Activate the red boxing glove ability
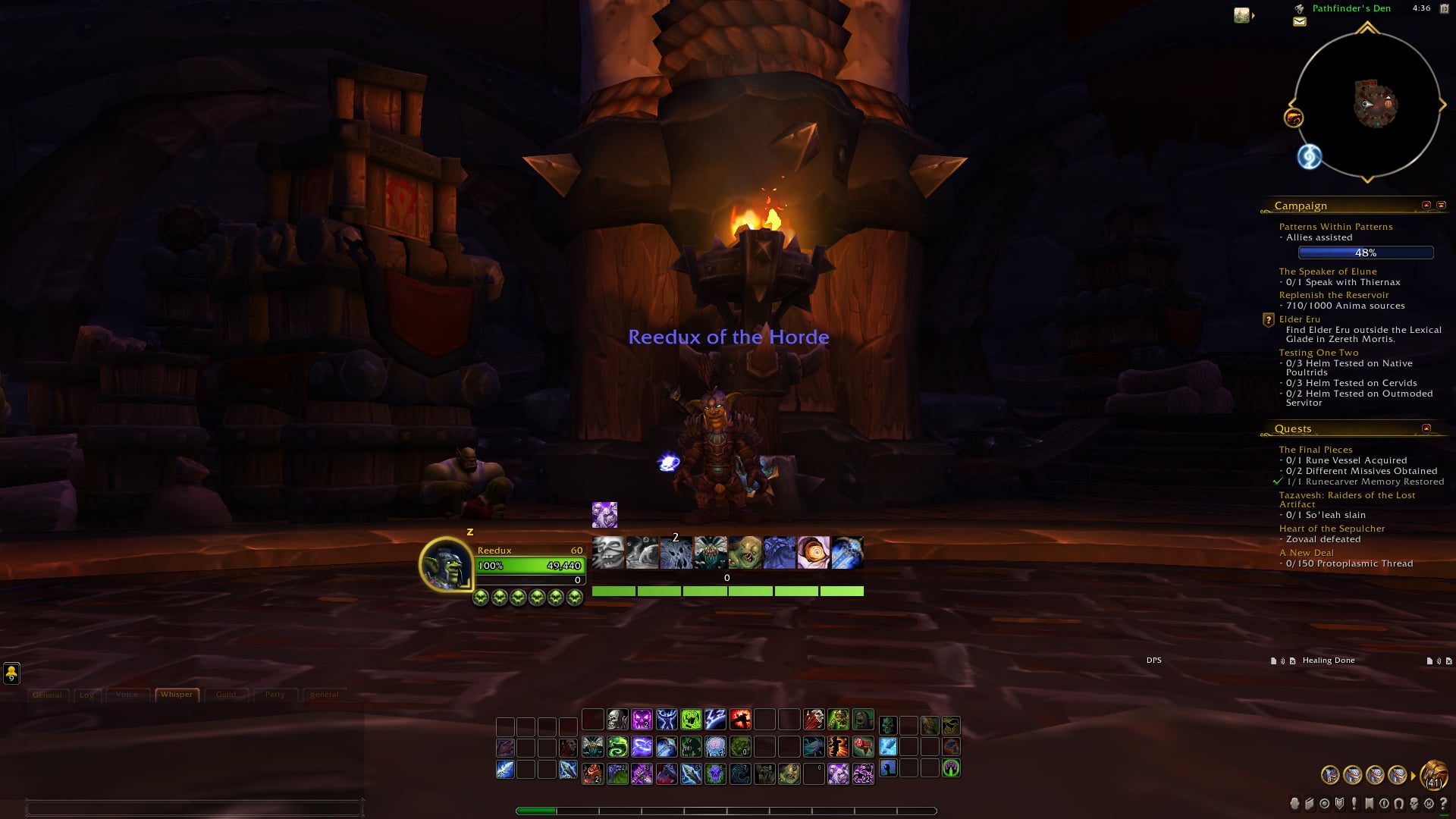 tap(863, 747)
